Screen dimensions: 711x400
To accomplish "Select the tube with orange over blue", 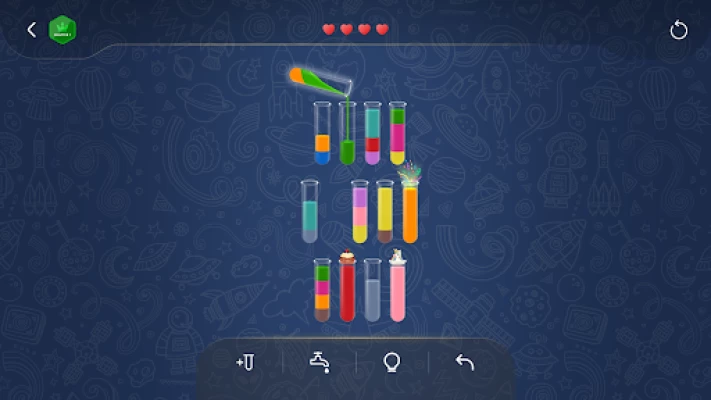I will (322, 134).
